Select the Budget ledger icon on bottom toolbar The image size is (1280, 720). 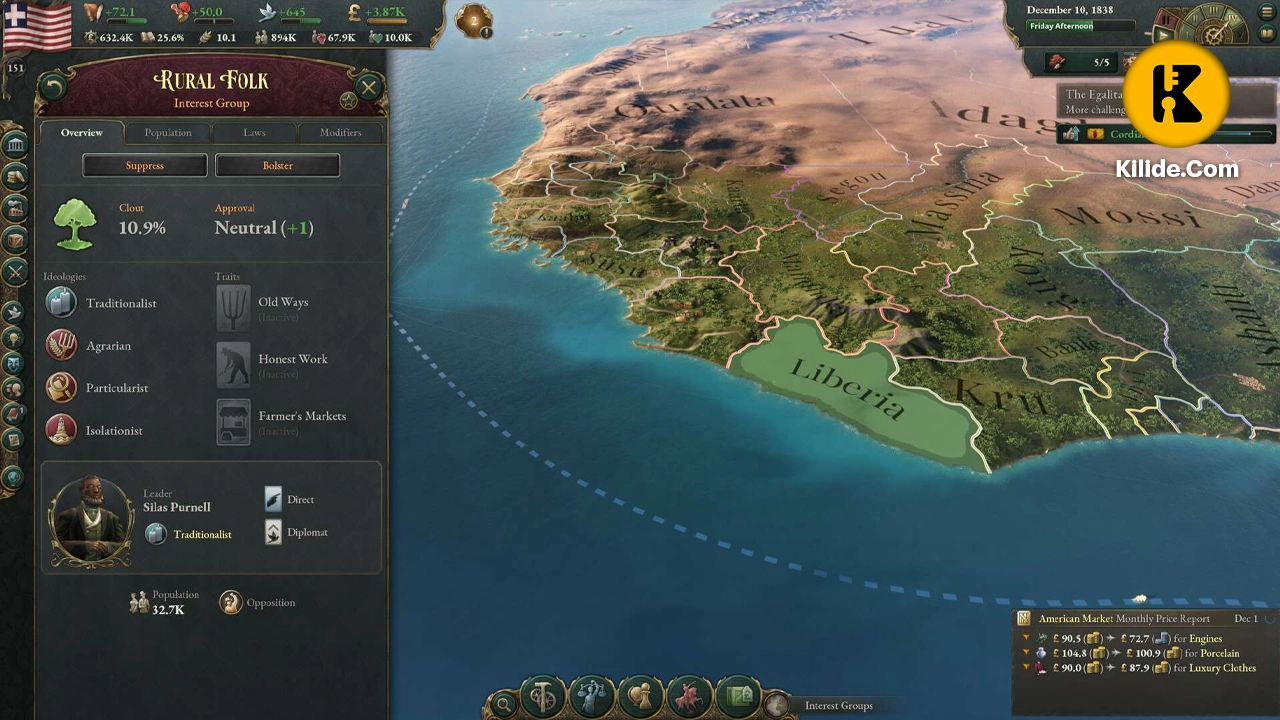[x=738, y=695]
